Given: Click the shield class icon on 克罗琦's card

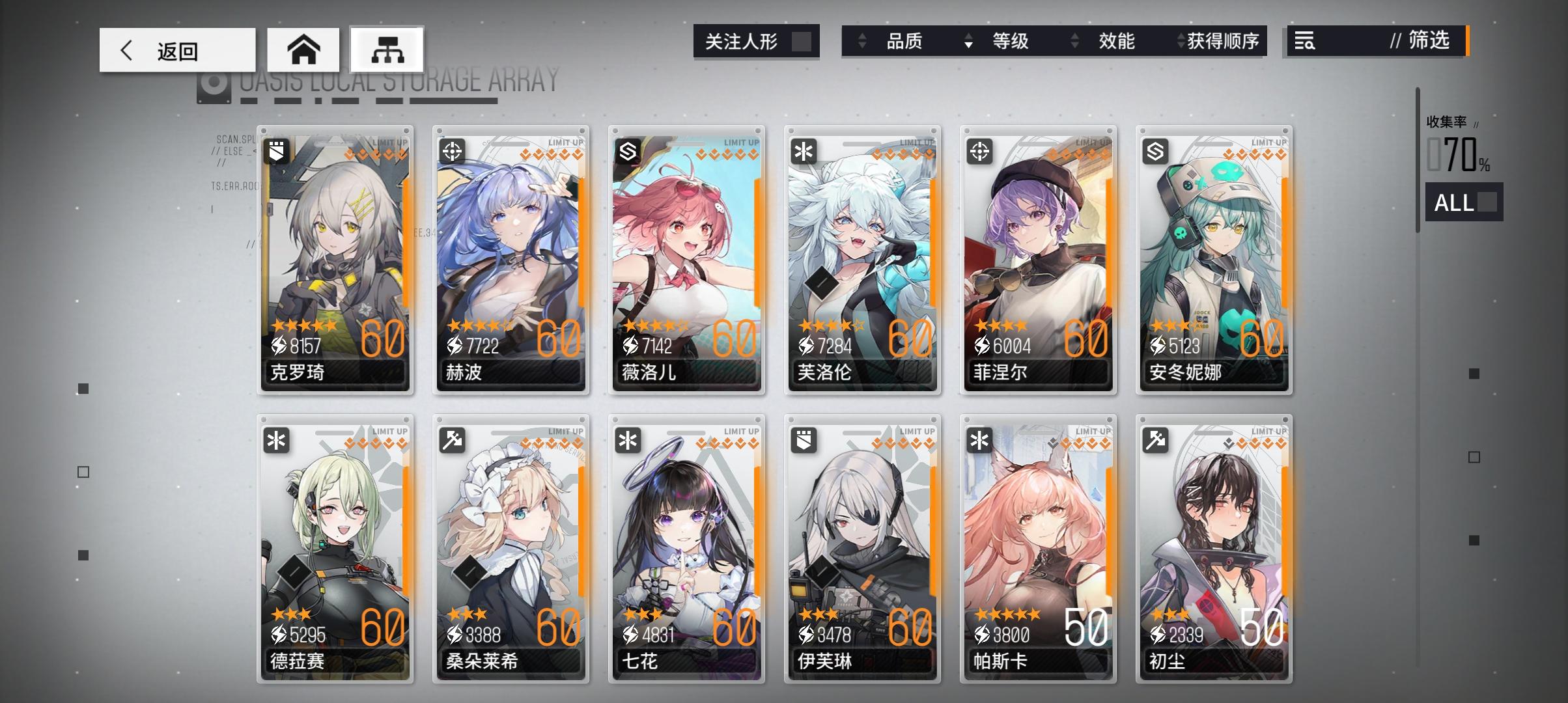Looking at the screenshot, I should click(277, 151).
